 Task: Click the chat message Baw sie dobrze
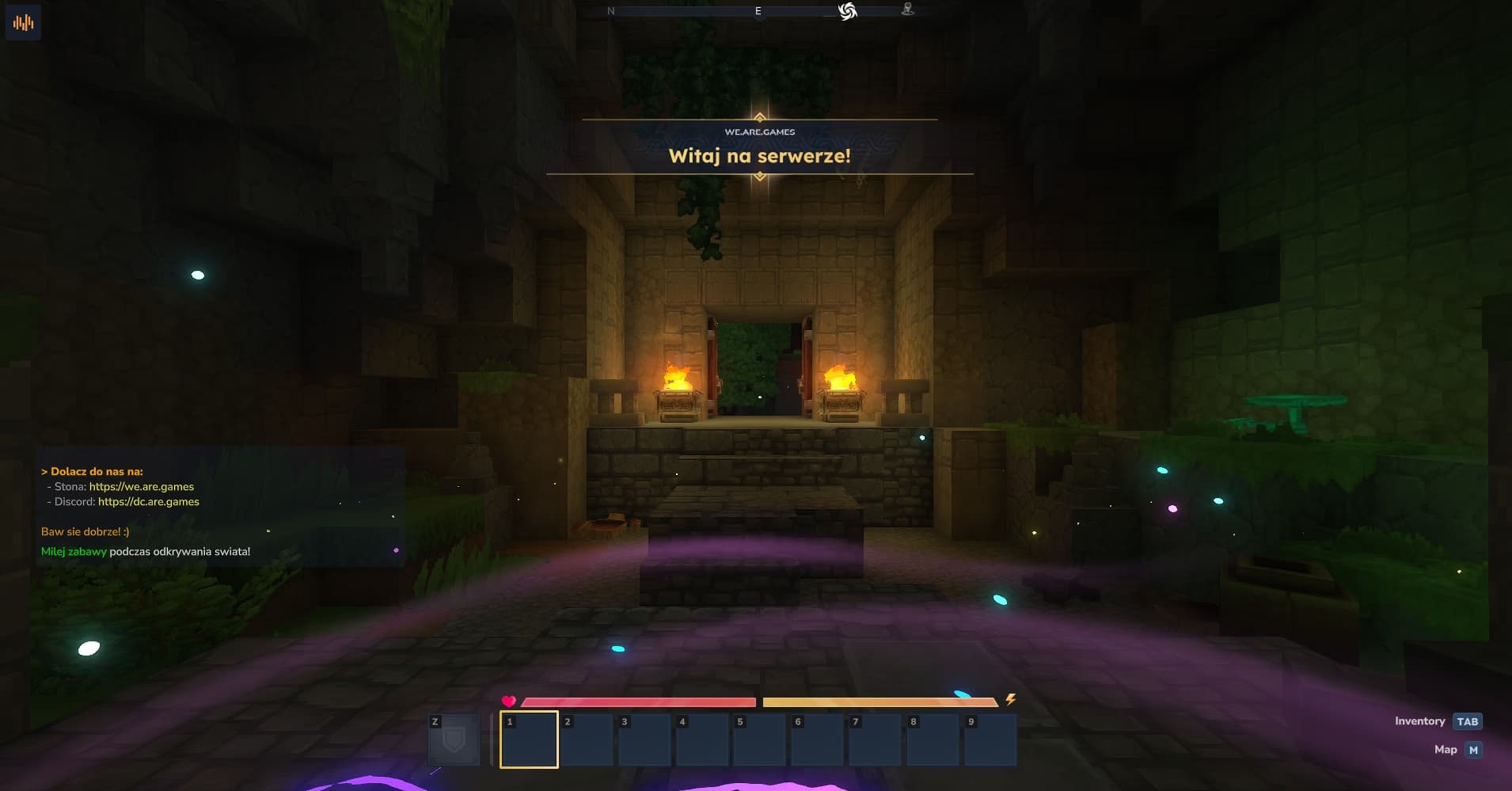click(85, 531)
